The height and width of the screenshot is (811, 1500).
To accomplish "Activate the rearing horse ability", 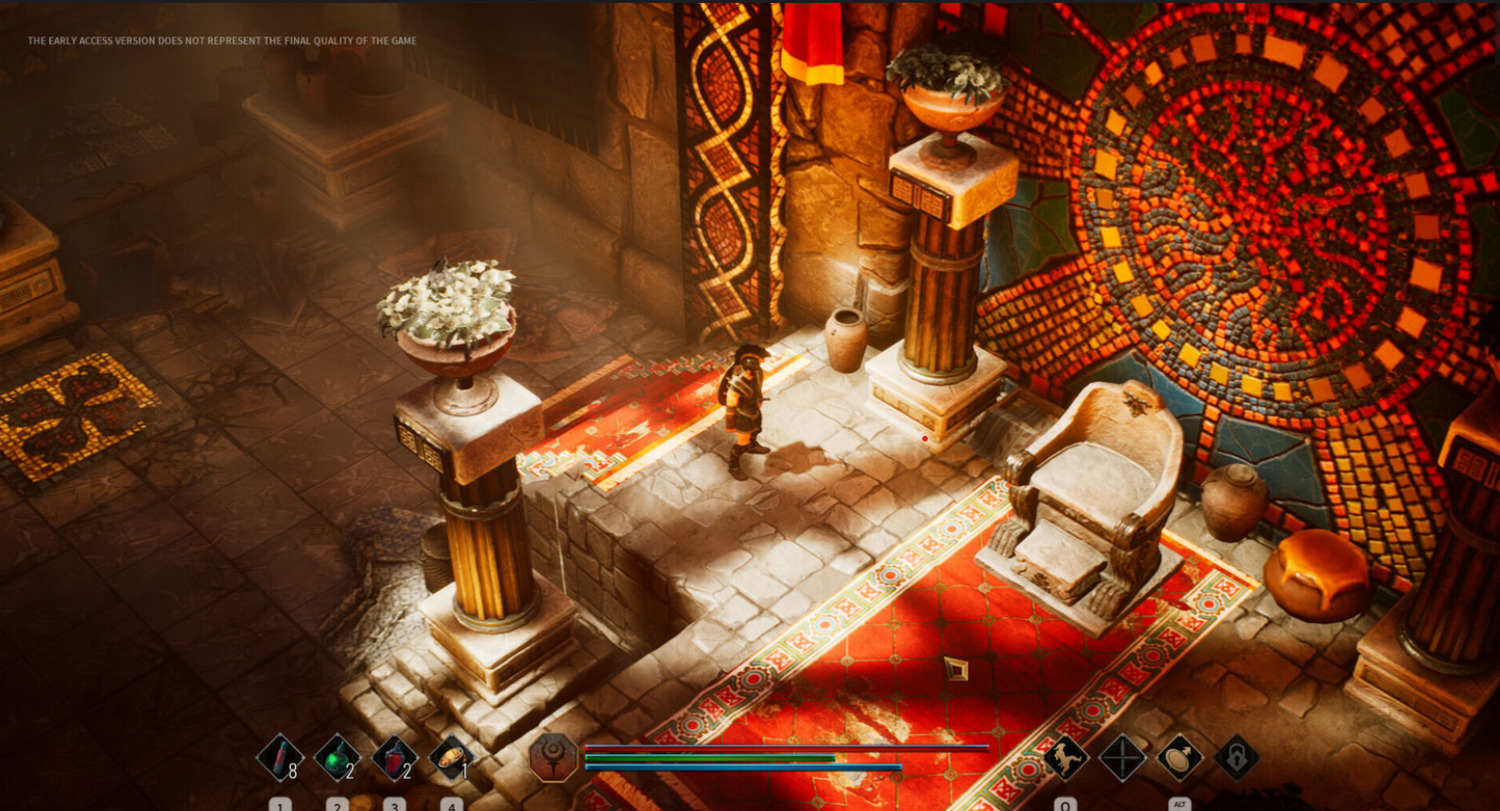I will tap(1065, 757).
